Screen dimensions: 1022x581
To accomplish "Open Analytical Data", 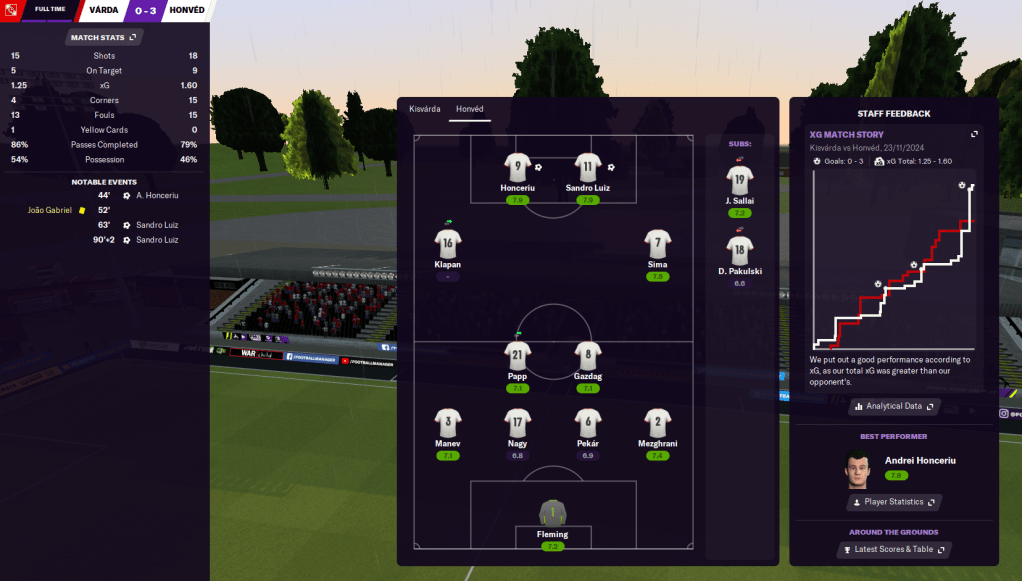I will tap(894, 406).
